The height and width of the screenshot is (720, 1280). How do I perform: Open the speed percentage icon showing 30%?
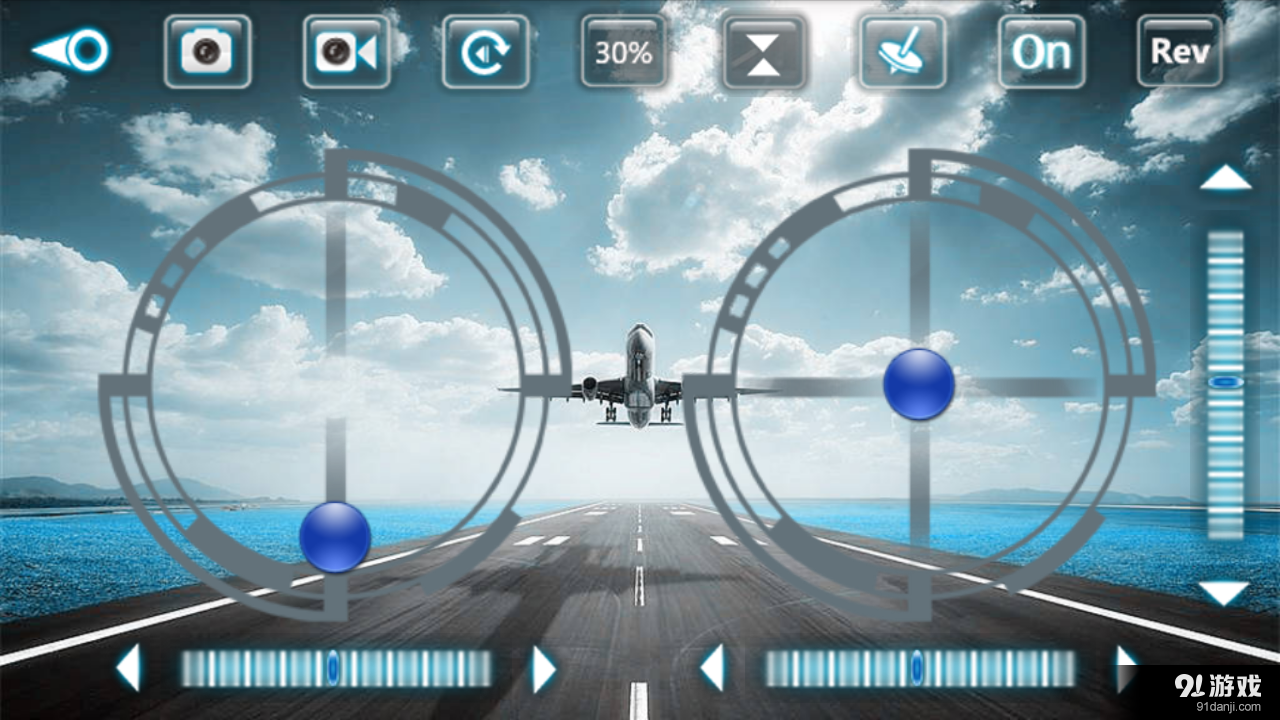click(622, 53)
